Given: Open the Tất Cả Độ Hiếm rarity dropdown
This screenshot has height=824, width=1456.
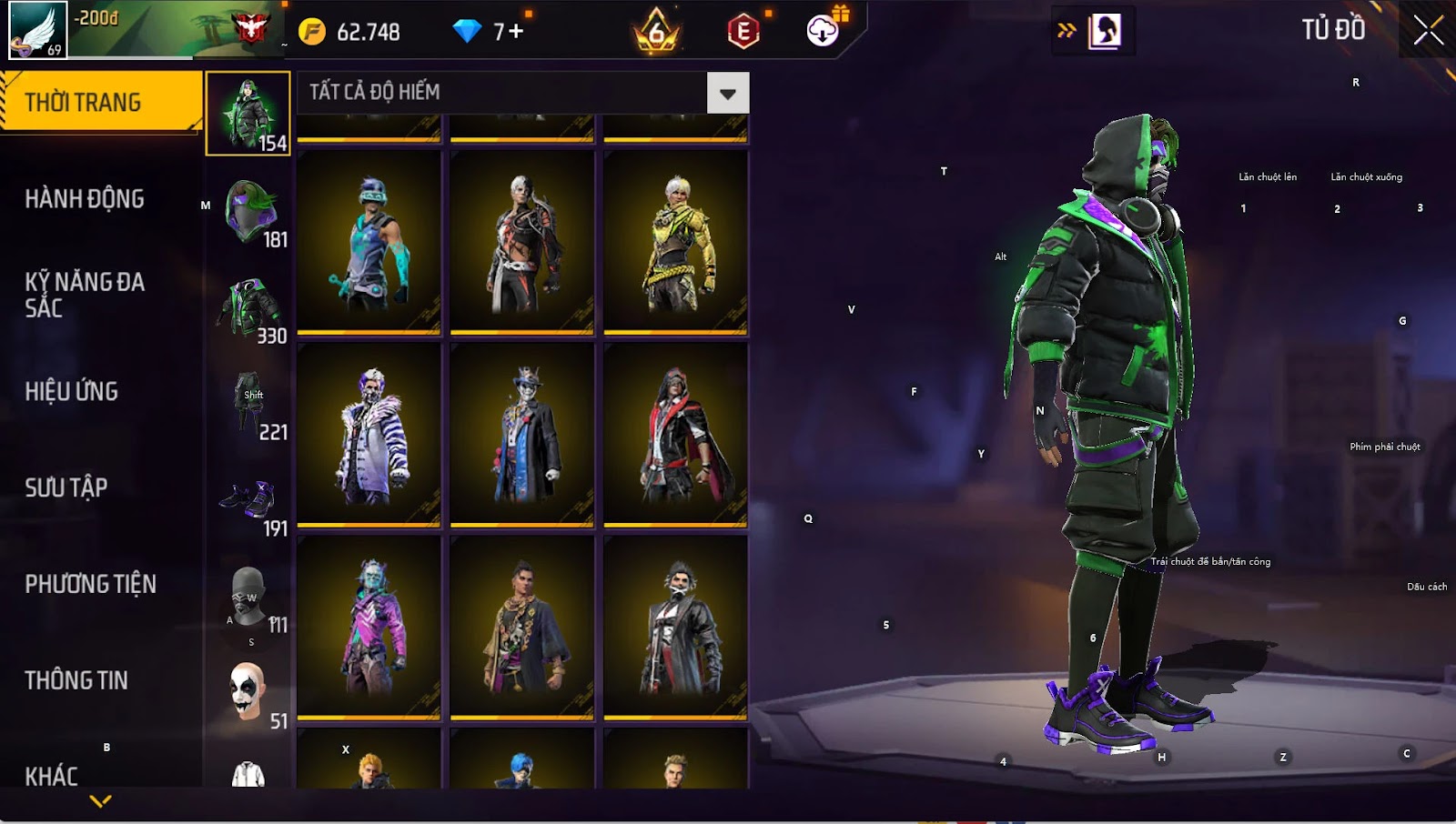Looking at the screenshot, I should (x=727, y=93).
